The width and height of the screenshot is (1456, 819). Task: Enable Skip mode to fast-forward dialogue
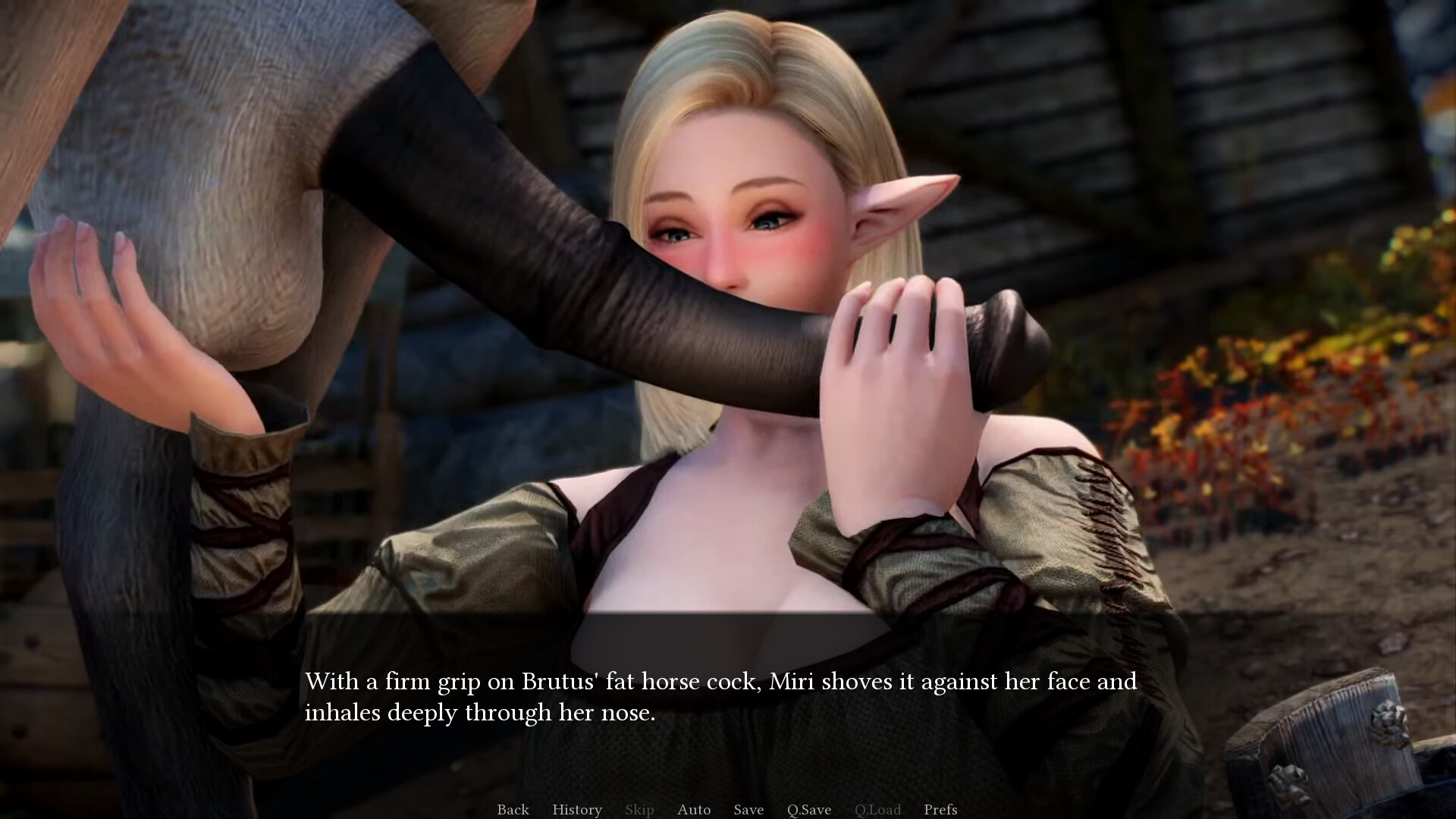click(x=639, y=810)
